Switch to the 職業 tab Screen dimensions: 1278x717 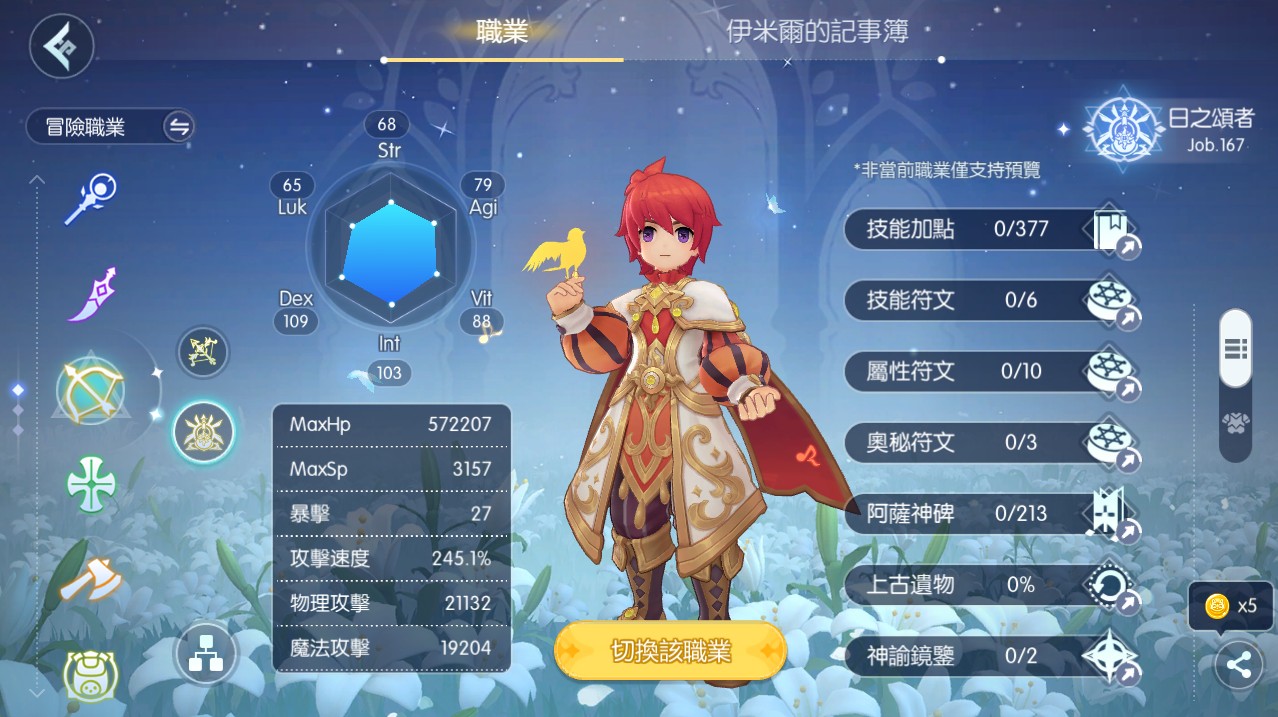pyautogui.click(x=502, y=32)
